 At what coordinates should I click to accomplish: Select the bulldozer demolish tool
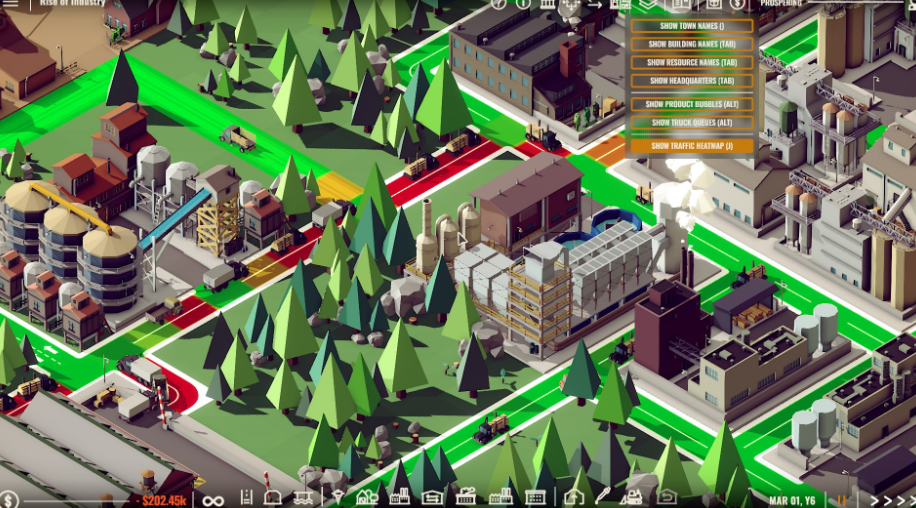pos(632,496)
